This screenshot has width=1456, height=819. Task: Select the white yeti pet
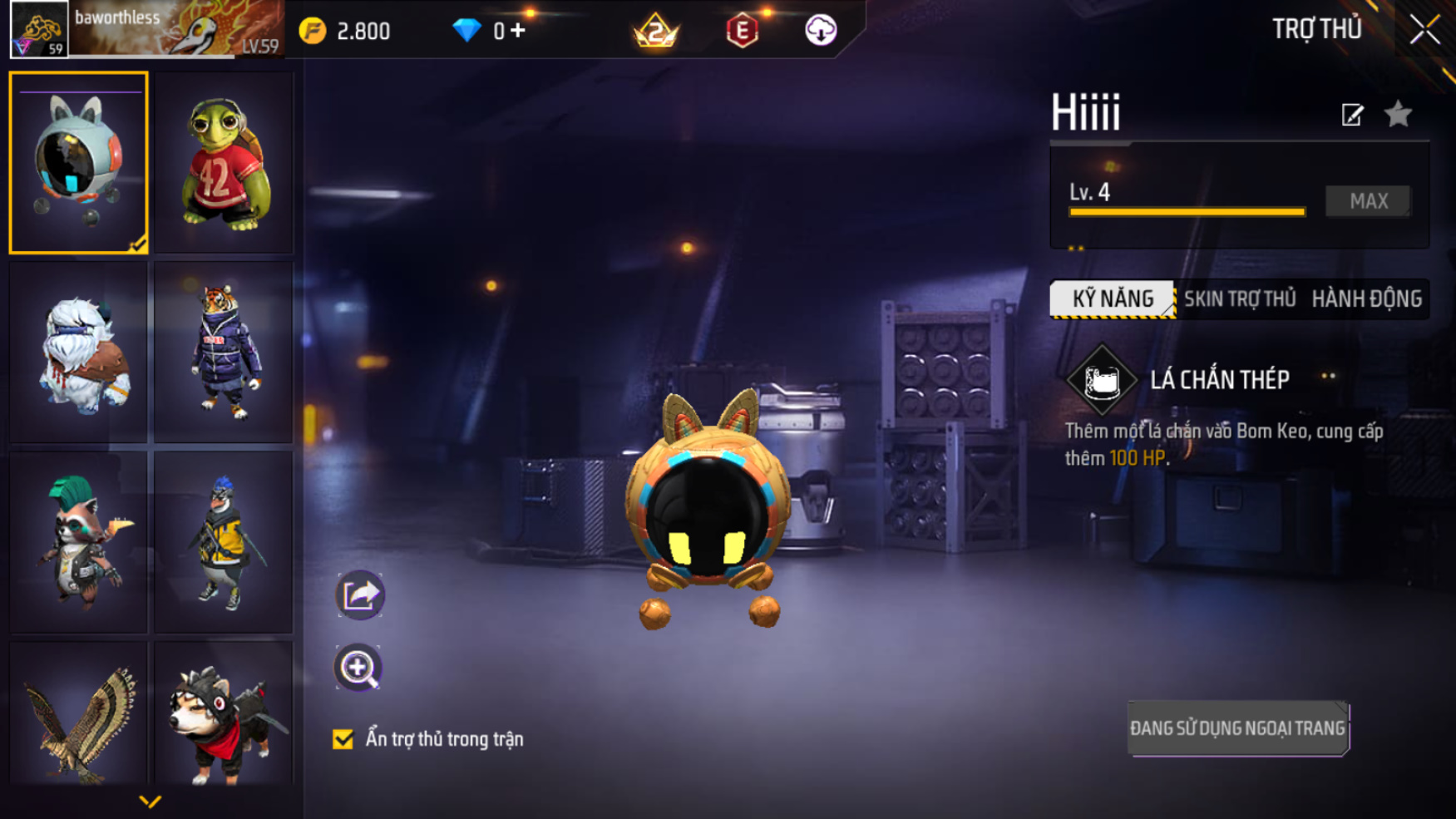(x=79, y=353)
